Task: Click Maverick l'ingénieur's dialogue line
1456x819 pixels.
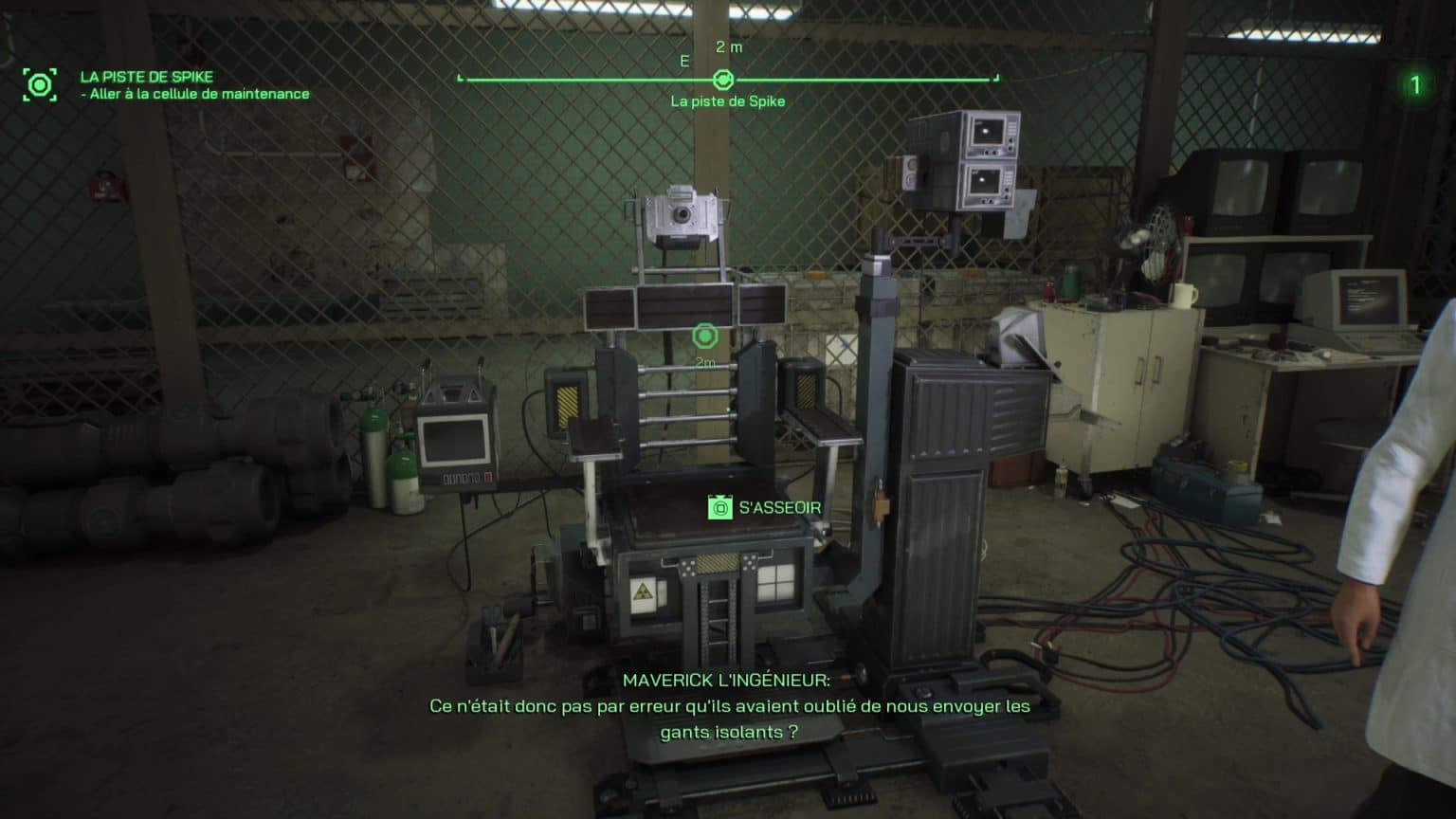Action: click(x=726, y=705)
